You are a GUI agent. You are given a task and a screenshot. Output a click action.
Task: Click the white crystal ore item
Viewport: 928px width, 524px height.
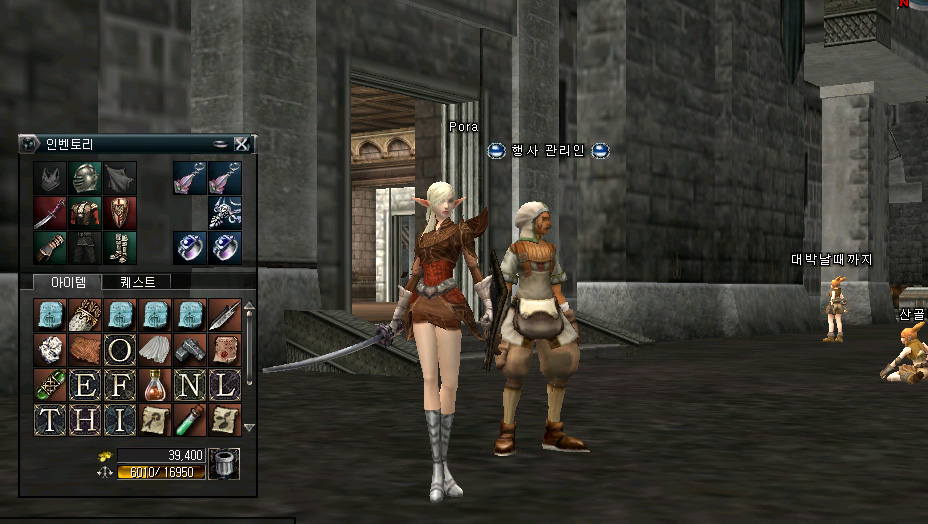[x=50, y=350]
